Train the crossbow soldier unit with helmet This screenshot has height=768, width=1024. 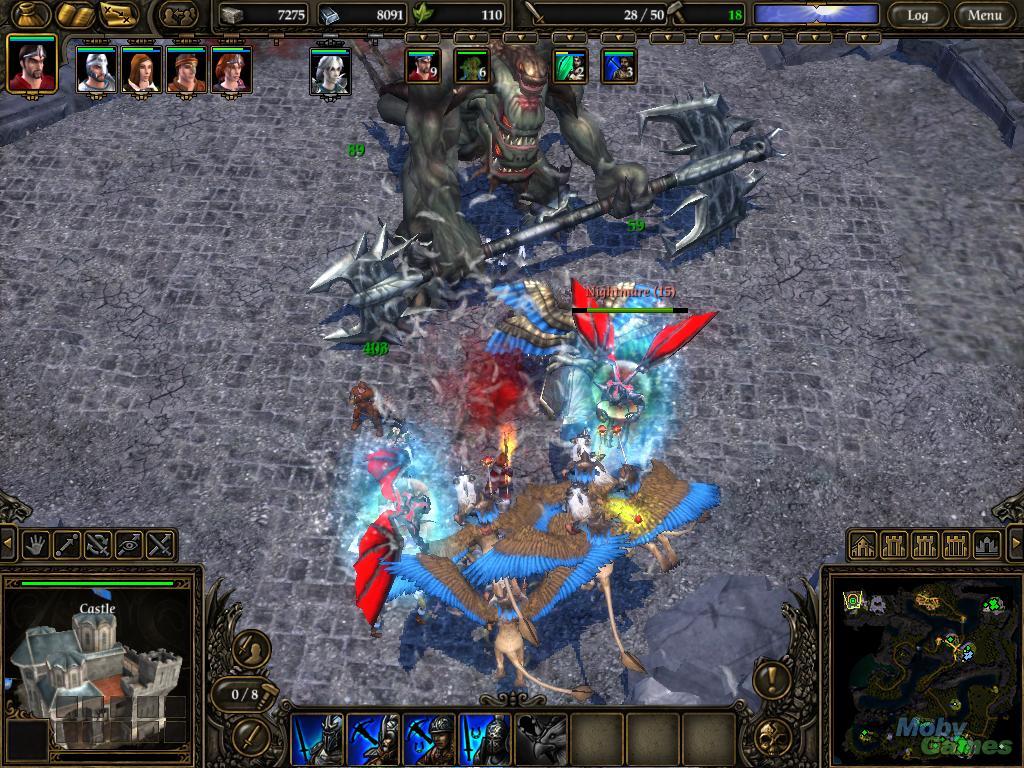pyautogui.click(x=429, y=739)
